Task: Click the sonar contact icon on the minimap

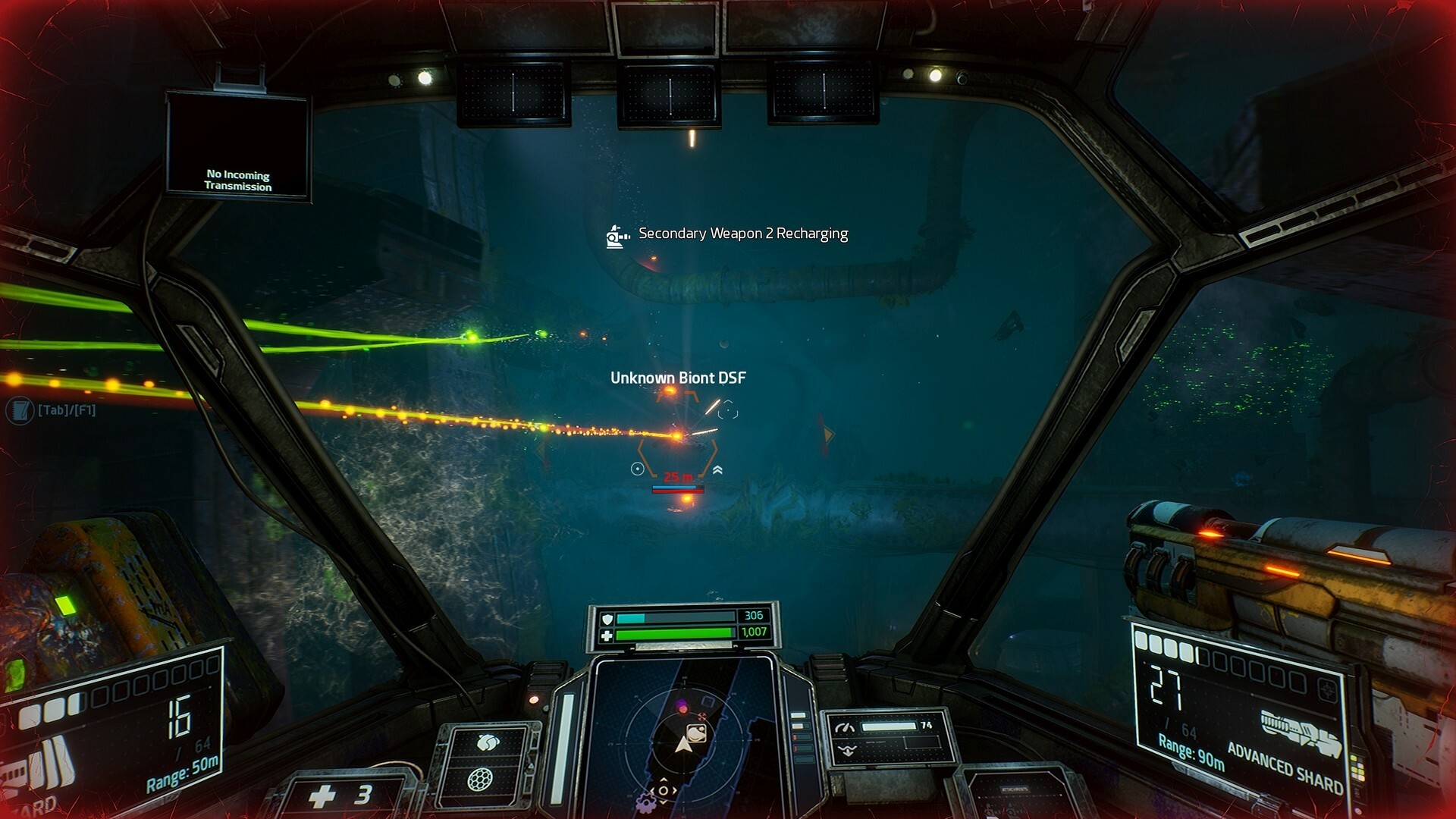Action: tap(695, 734)
